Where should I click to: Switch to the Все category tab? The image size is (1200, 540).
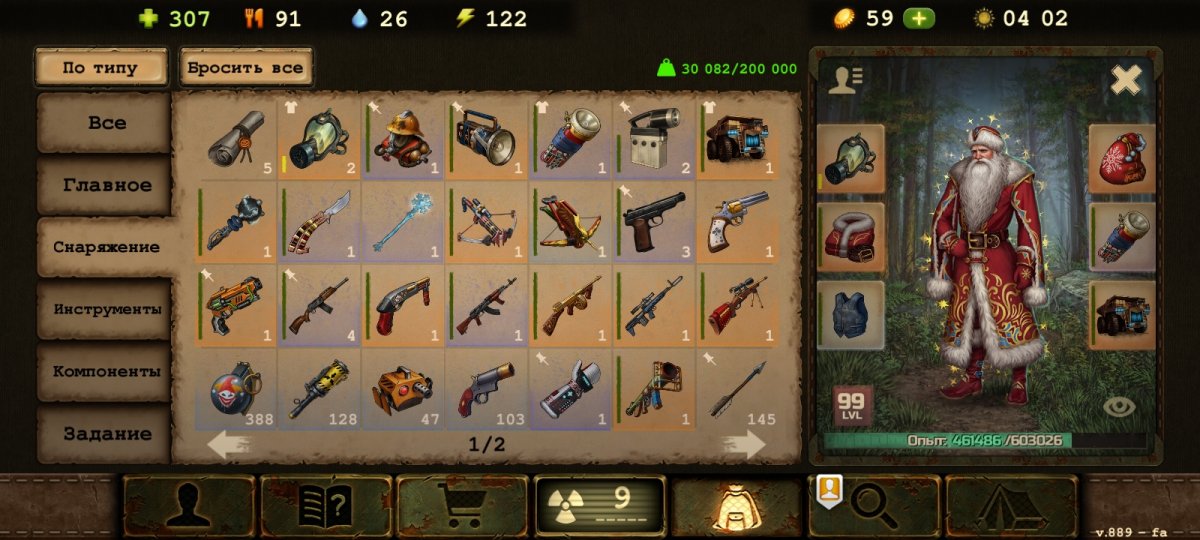coord(105,123)
